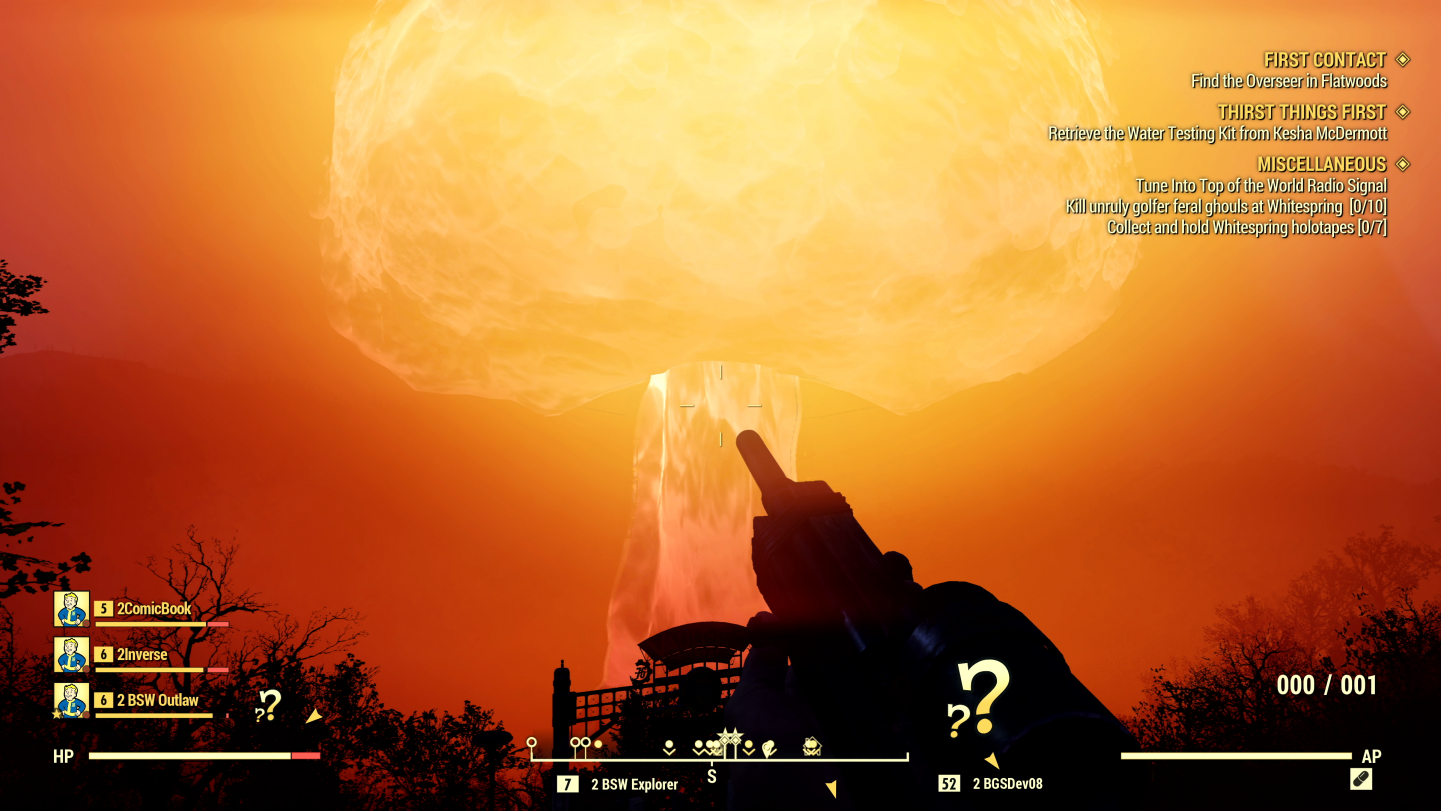This screenshot has height=811, width=1441.
Task: Click the 2 BGSDev08 player nameplate
Action: (x=1007, y=784)
